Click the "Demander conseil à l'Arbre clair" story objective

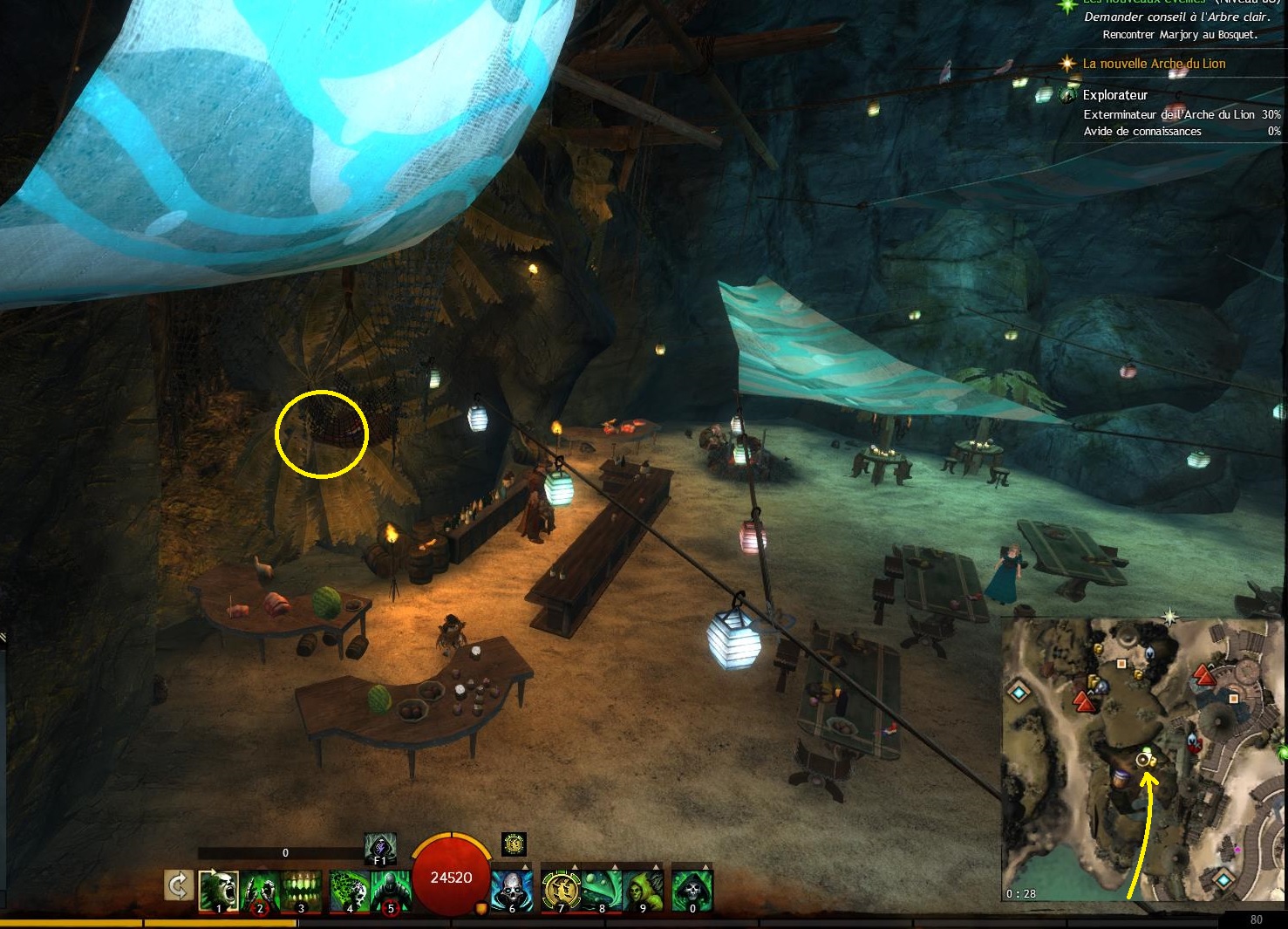click(1177, 17)
